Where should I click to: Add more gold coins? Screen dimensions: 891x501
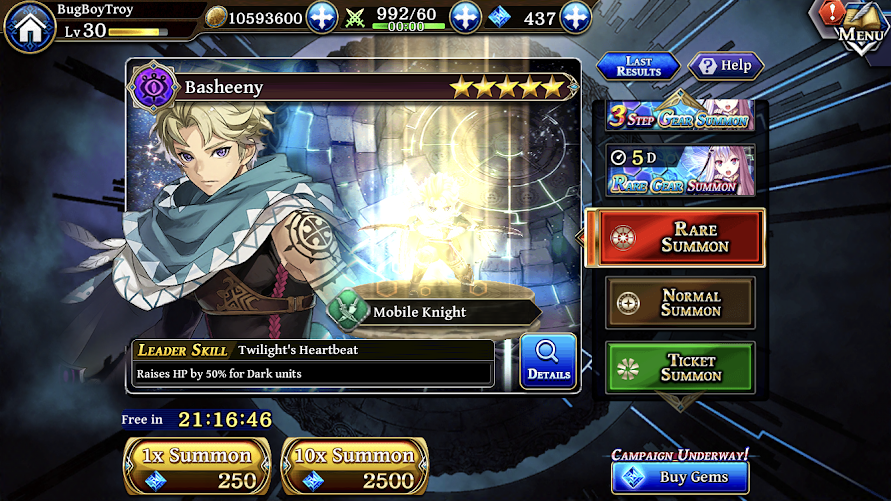[322, 18]
